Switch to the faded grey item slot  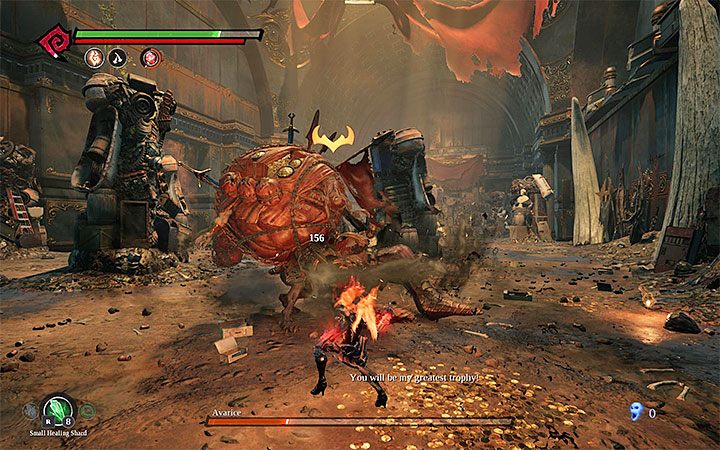(x=31, y=410)
